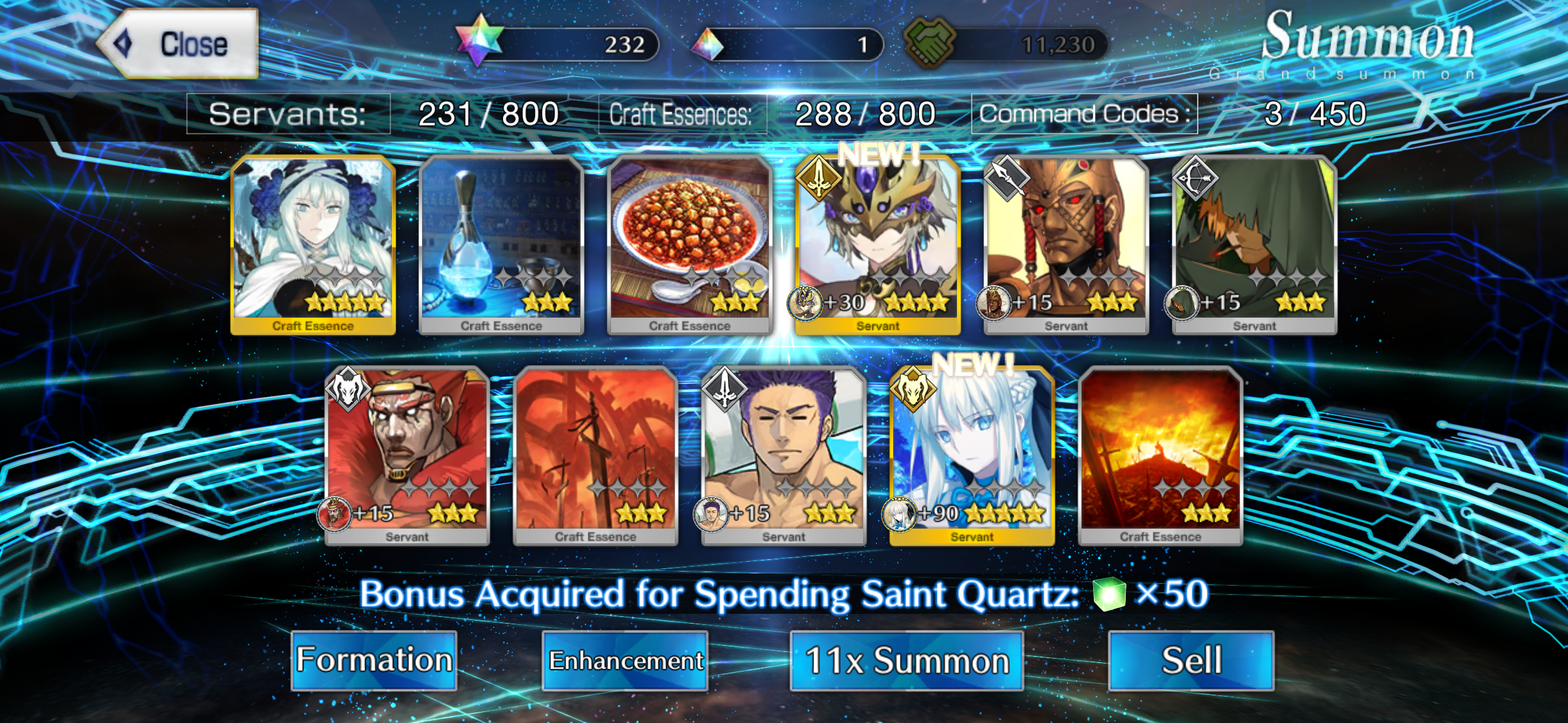Select the new four-star gold-masked Saber servant
The height and width of the screenshot is (723, 1568).
pyautogui.click(x=878, y=245)
